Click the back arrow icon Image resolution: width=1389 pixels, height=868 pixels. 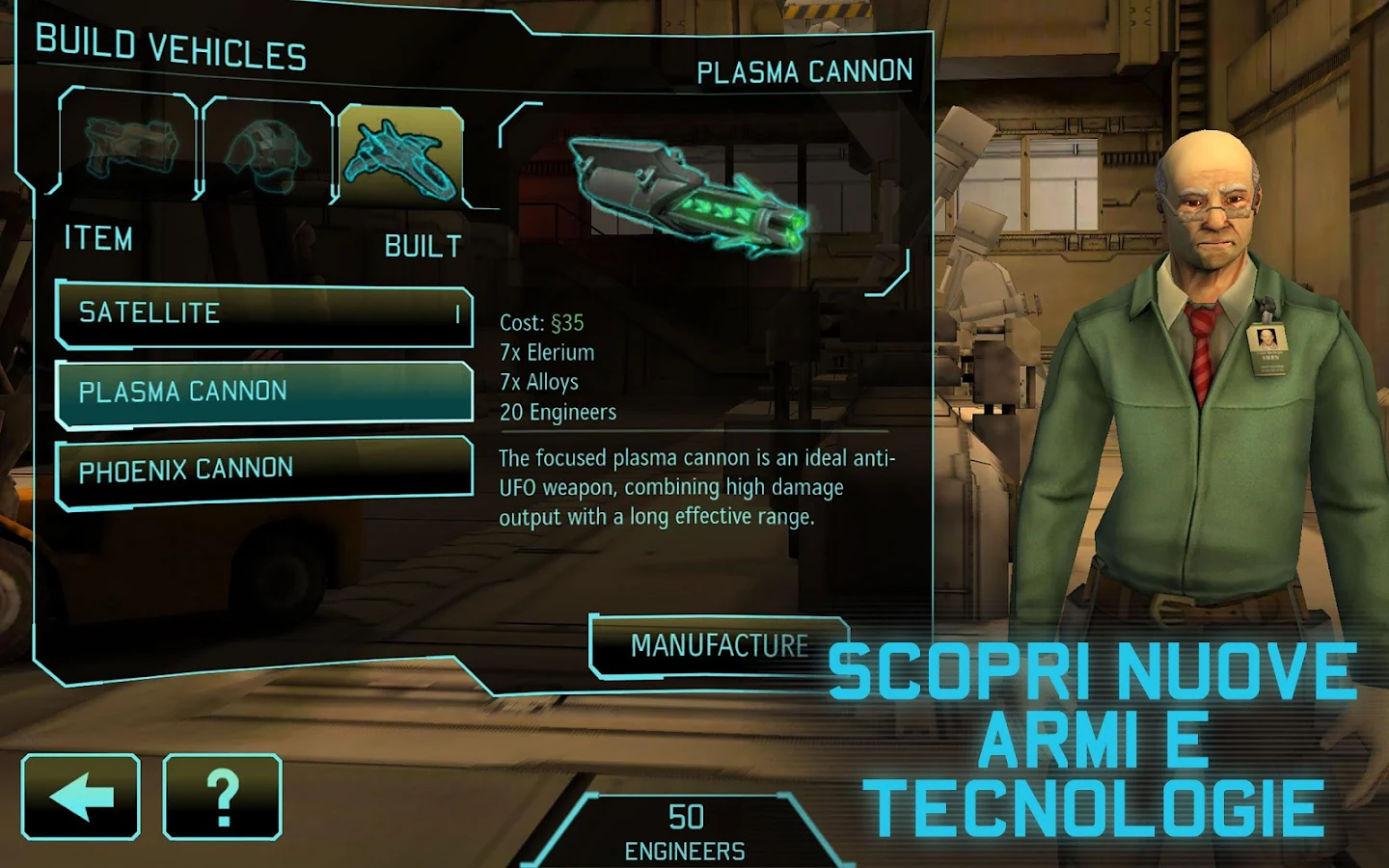coord(79,796)
